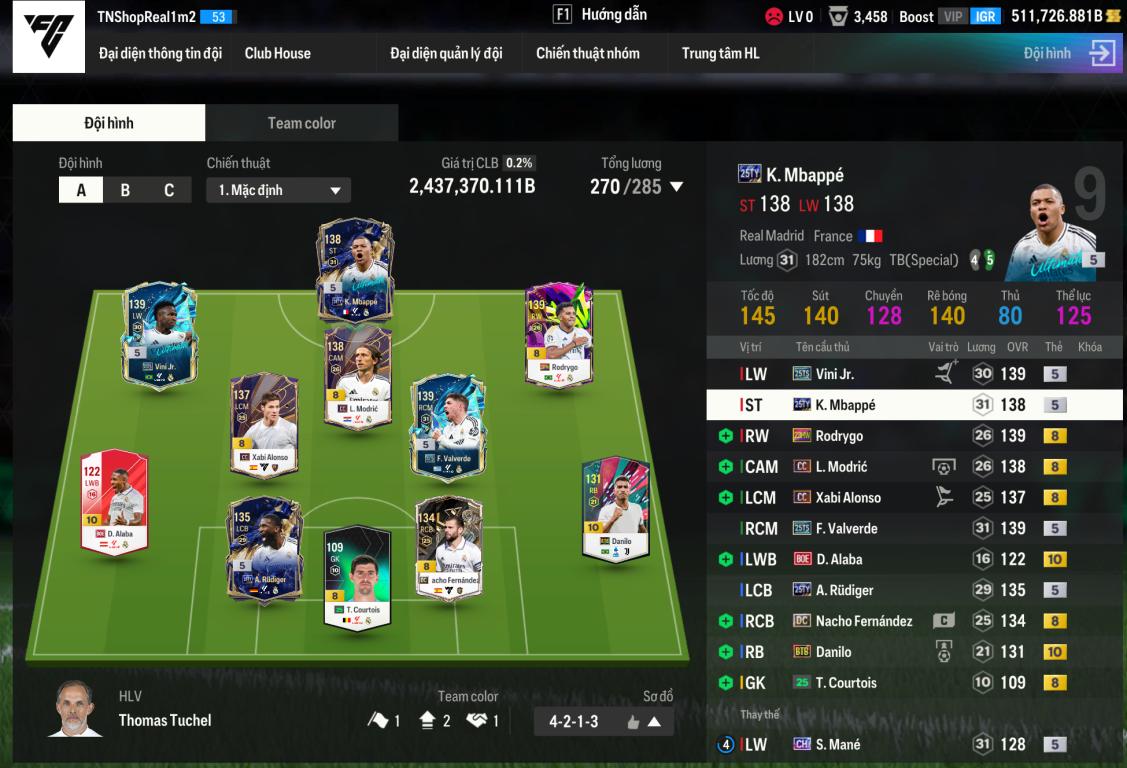Open the Club House menu
1127x768 pixels.
(x=277, y=53)
